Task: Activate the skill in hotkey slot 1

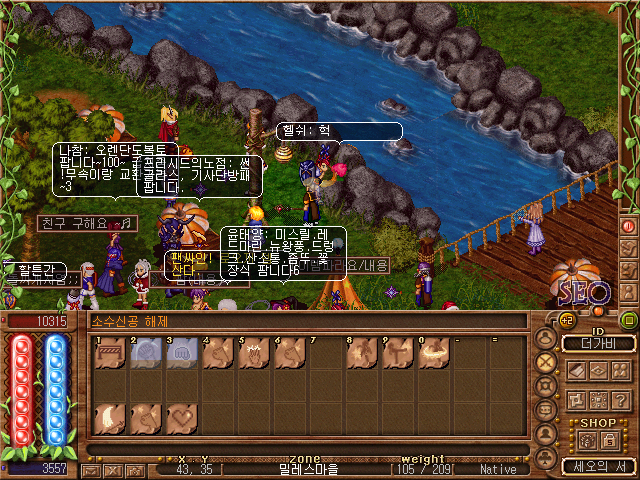Action: coord(109,352)
